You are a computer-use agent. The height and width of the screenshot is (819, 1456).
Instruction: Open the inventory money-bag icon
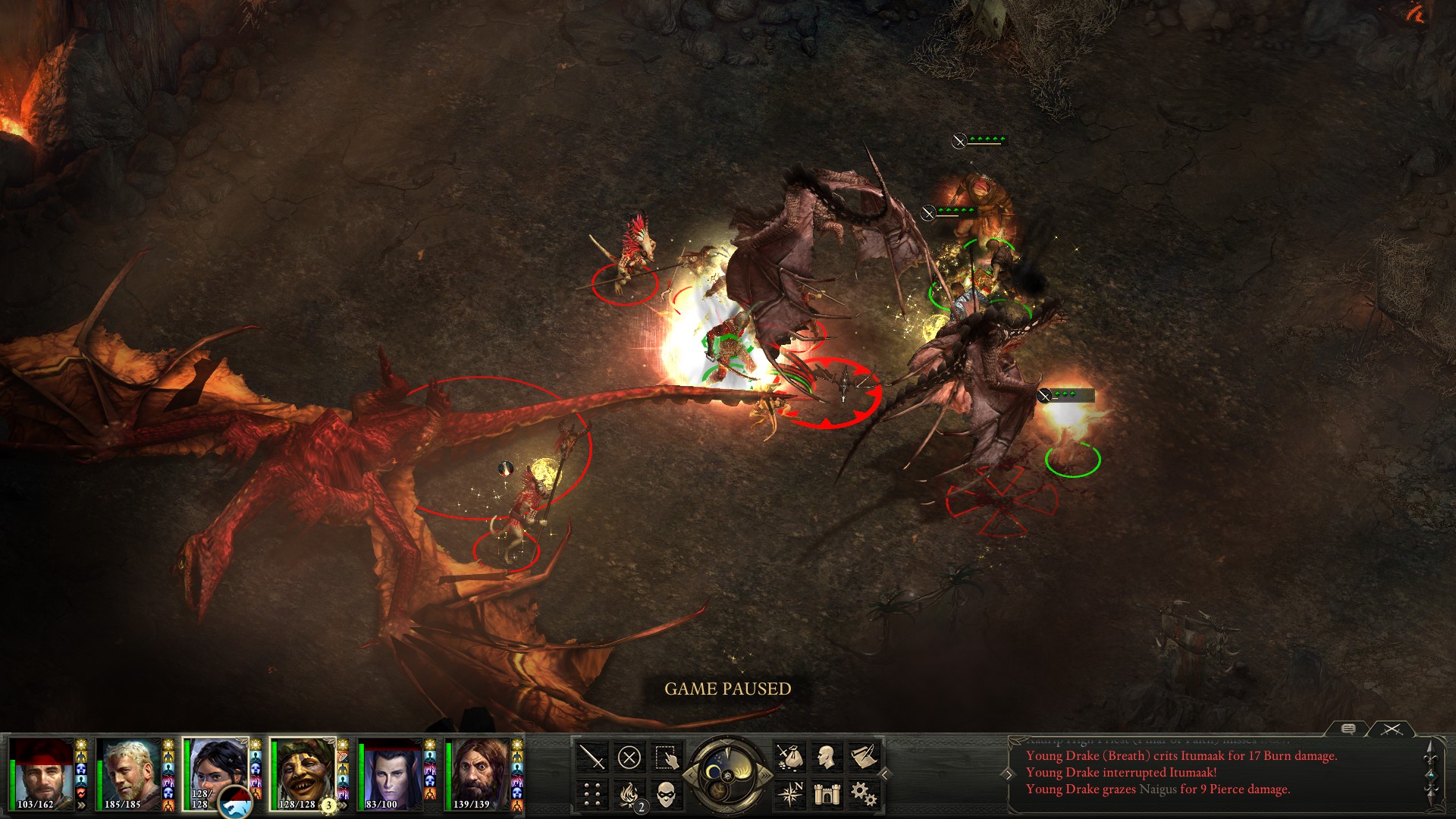(789, 757)
